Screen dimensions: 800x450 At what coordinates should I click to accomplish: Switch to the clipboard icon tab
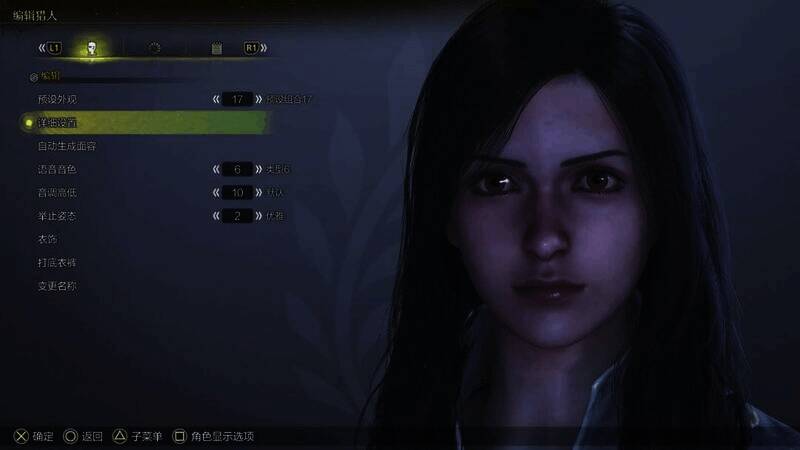216,47
